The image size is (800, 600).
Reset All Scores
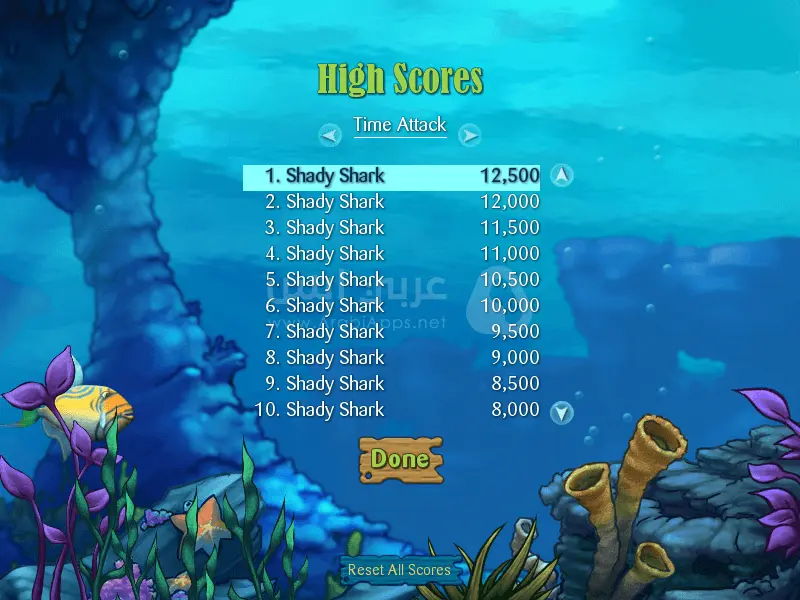pyautogui.click(x=399, y=570)
